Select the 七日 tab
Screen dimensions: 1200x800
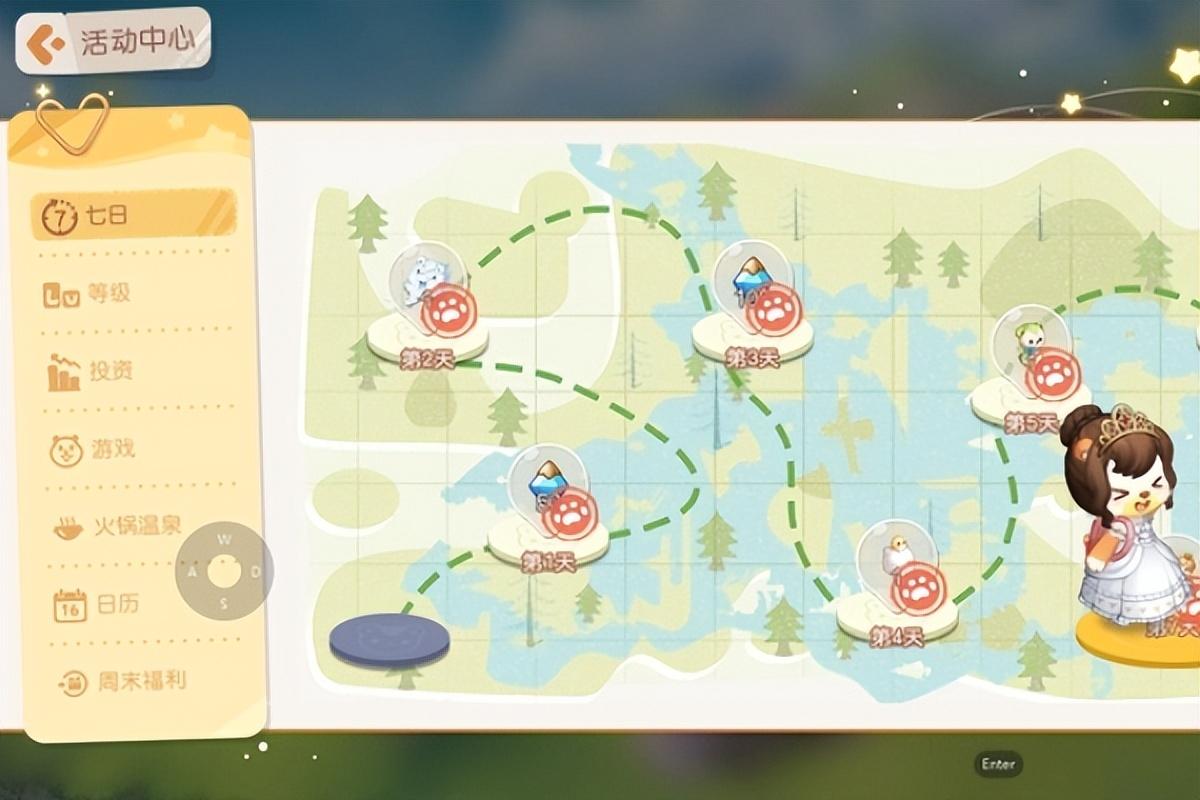pos(133,214)
